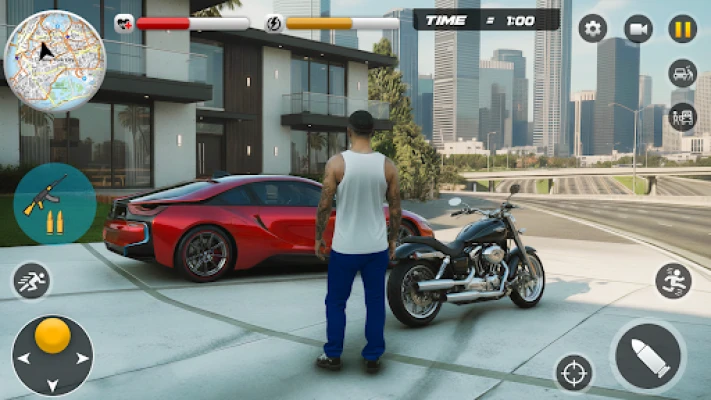Viewport: 711px width, 400px height.
Task: Fire using the large bullet button
Action: pyautogui.click(x=648, y=357)
